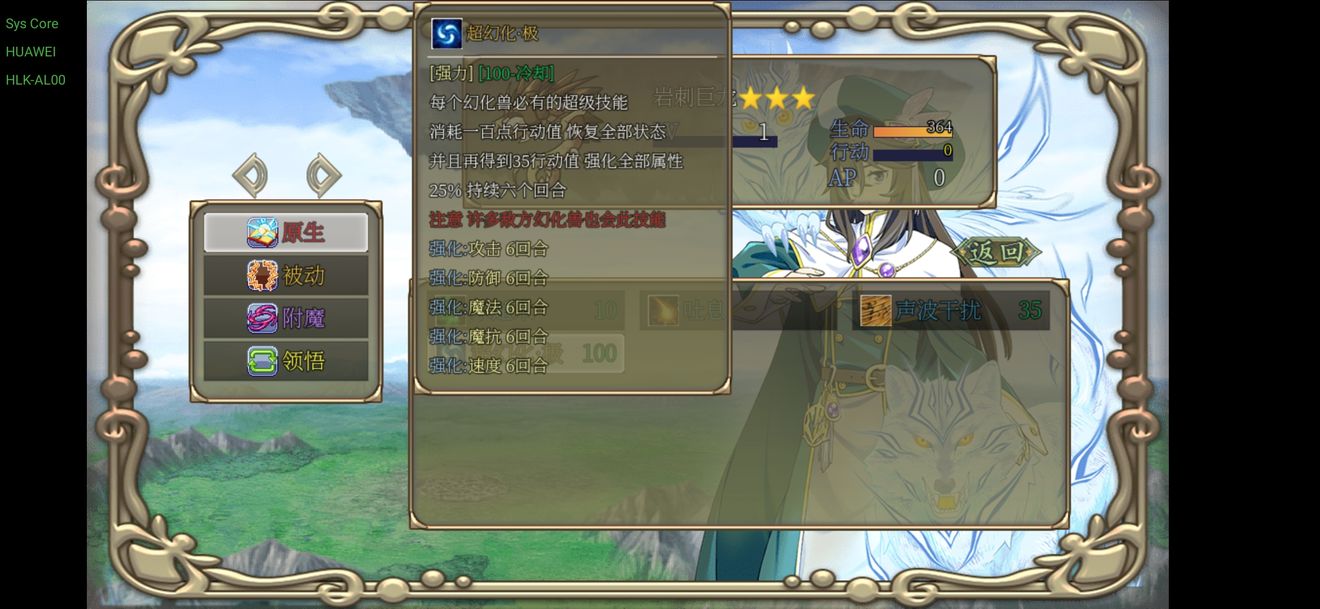
Task: Select the 原生 skill category tab
Action: tap(286, 232)
